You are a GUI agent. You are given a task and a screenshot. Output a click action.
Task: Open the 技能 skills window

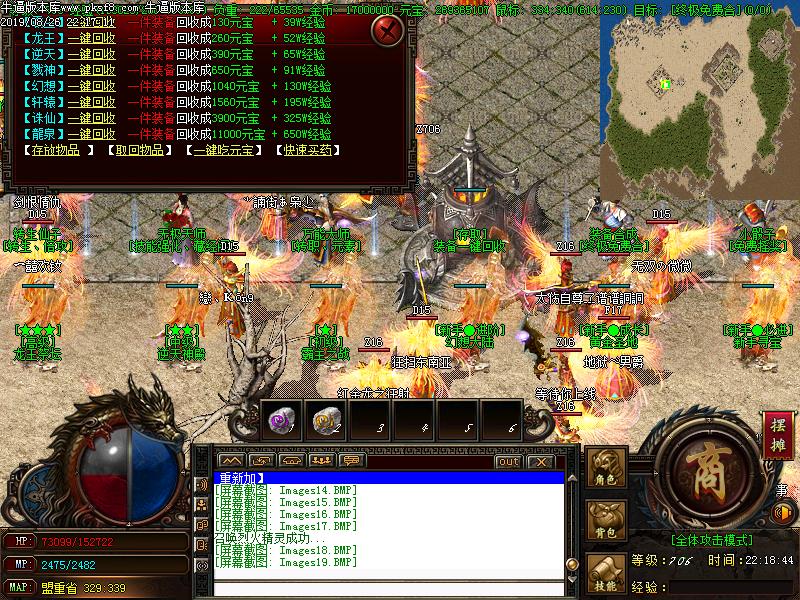[606, 573]
